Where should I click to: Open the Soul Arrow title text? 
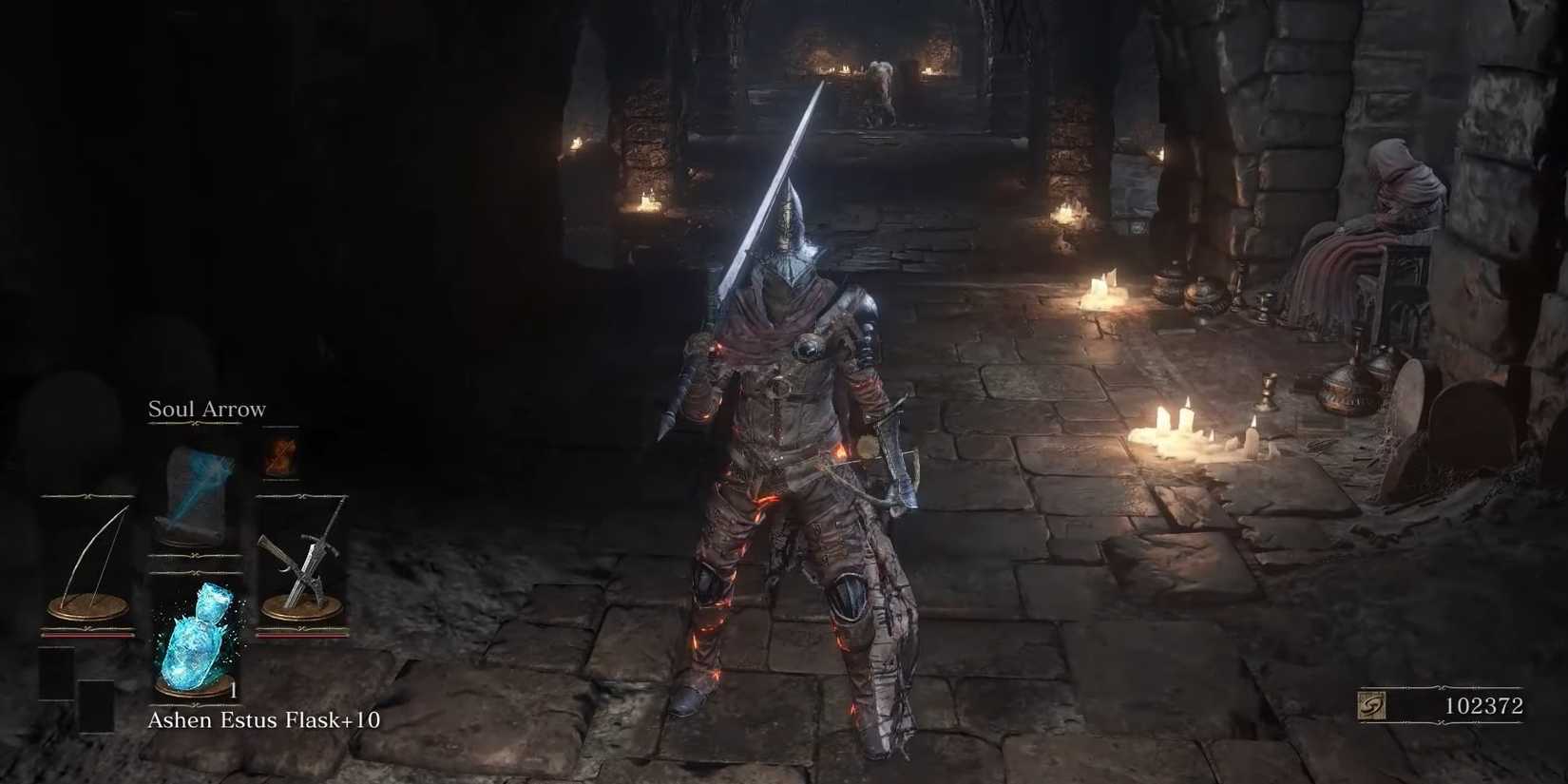(205, 409)
